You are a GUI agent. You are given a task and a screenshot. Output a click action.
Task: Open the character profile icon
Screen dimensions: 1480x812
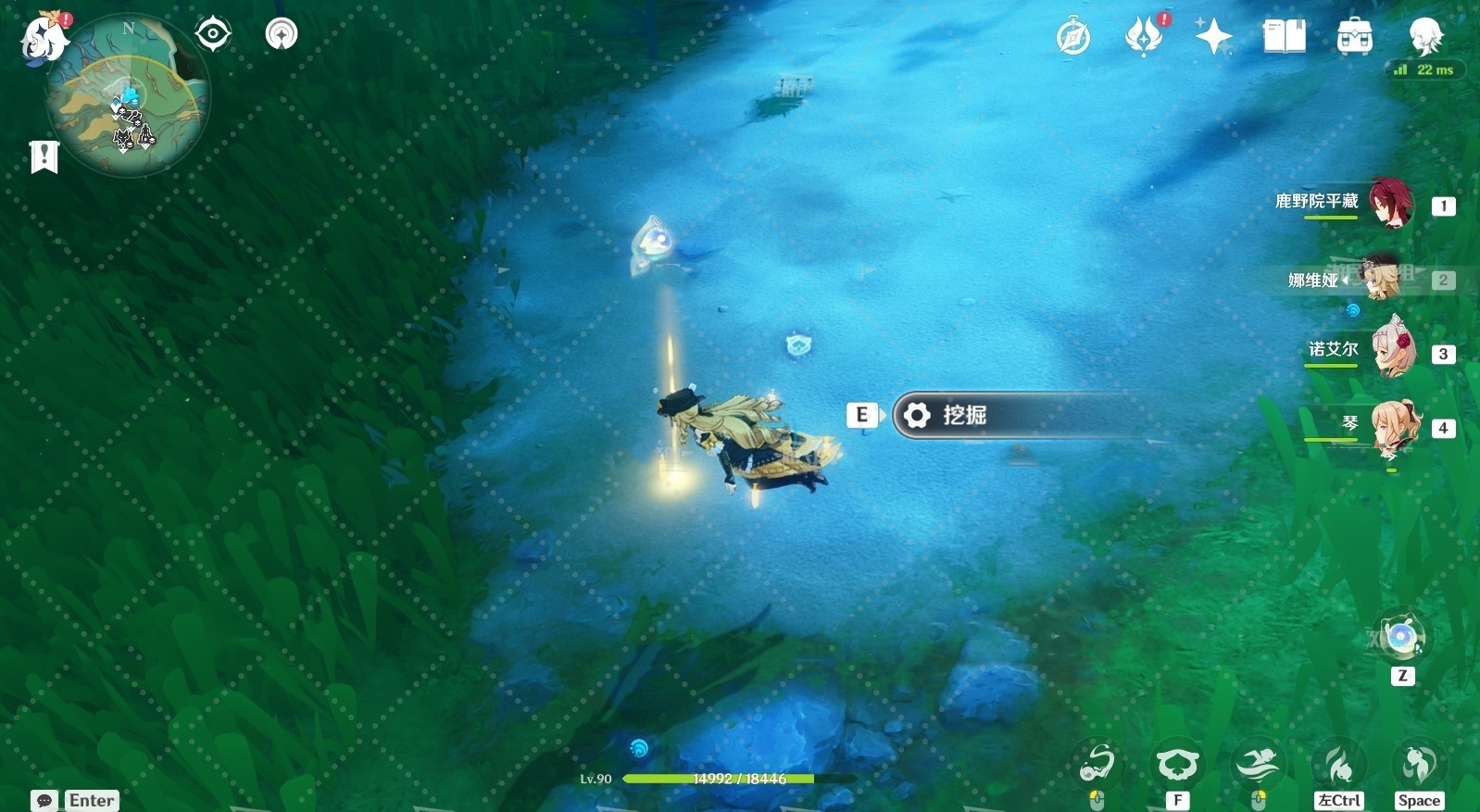coord(1425,37)
